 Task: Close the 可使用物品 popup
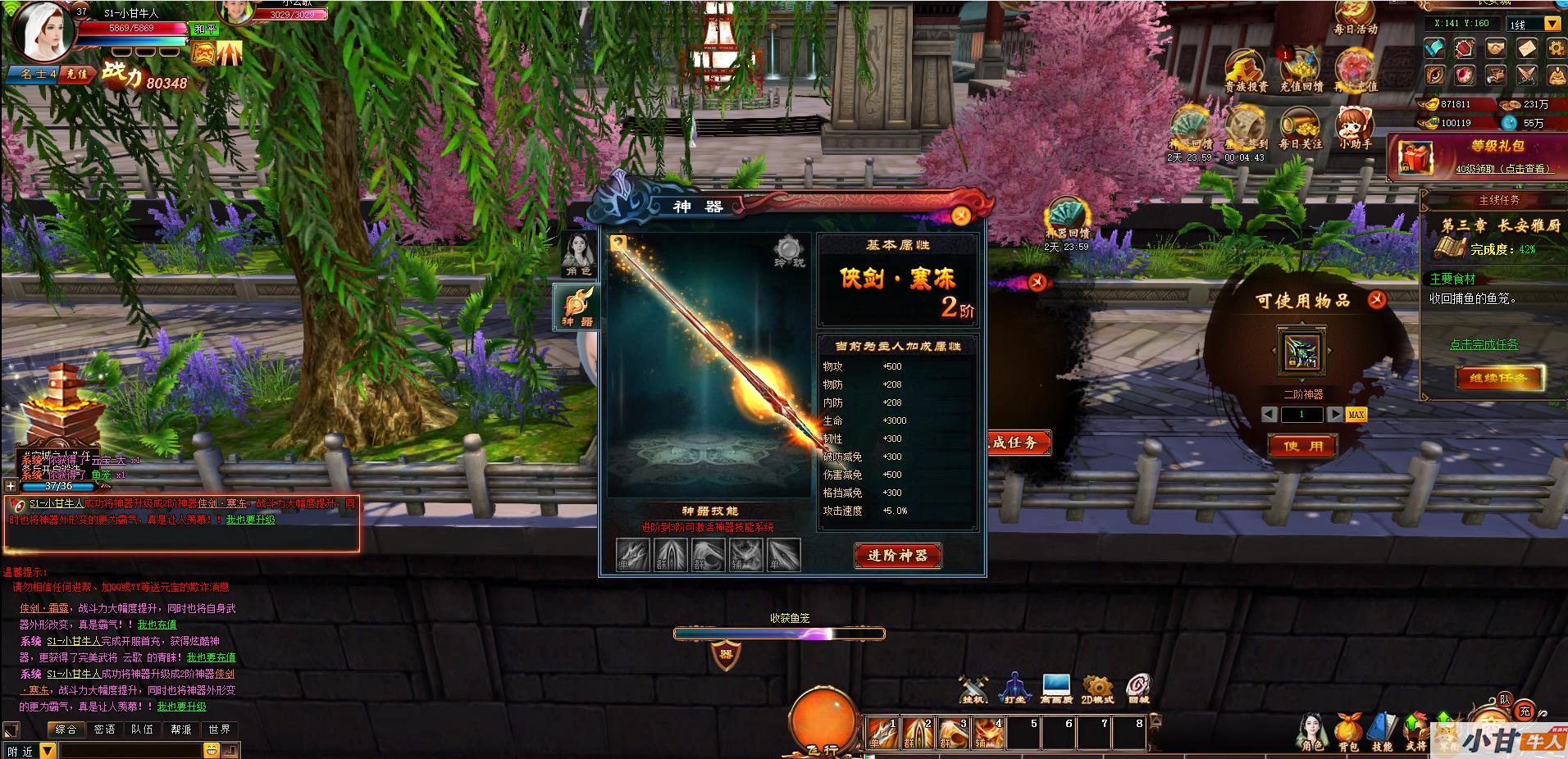pyautogui.click(x=1376, y=300)
